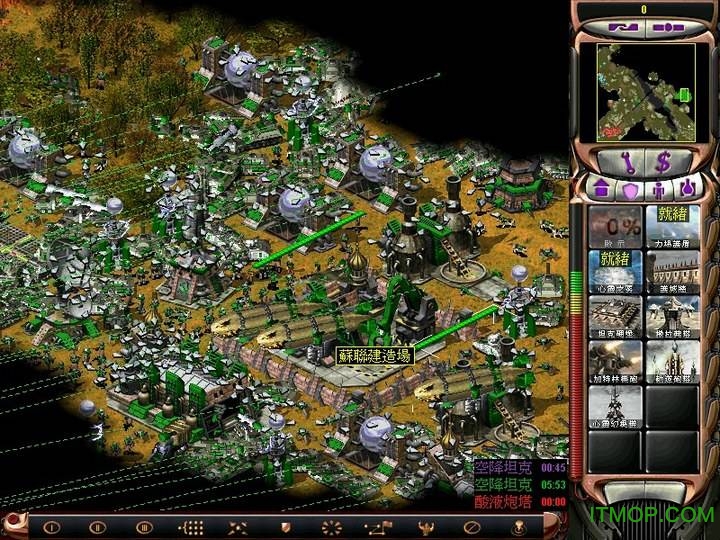
Task: Choose the tank bunker build icon
Action: coord(615,315)
